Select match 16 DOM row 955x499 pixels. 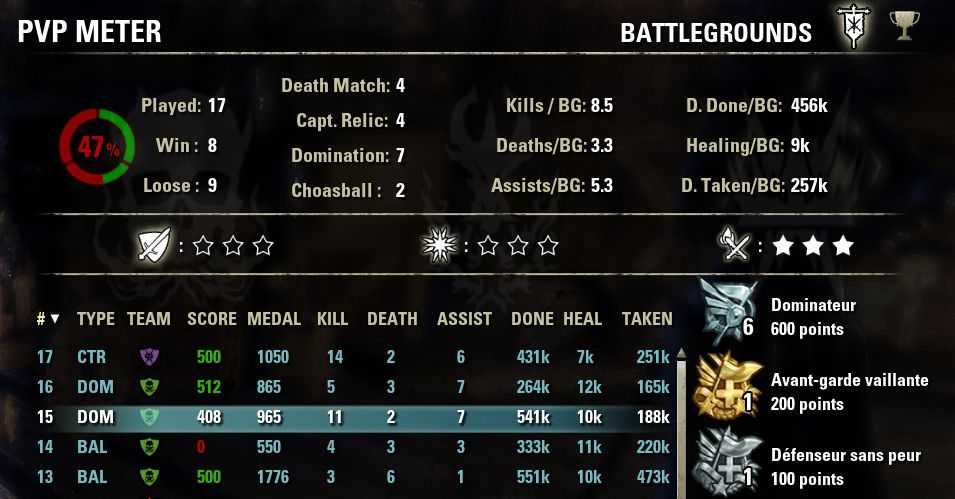[x=350, y=387]
